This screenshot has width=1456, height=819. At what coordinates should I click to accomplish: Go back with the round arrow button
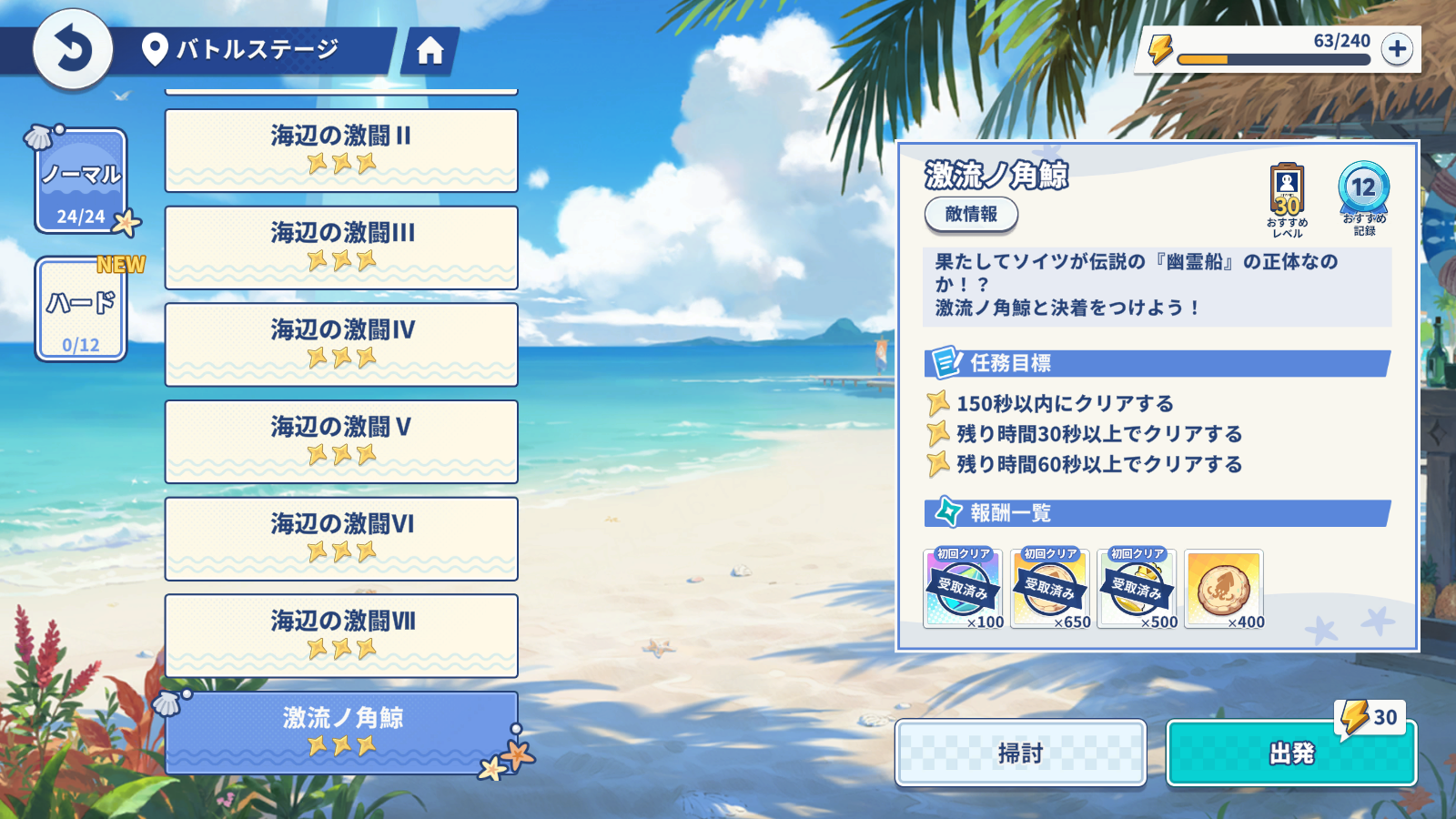[x=73, y=49]
